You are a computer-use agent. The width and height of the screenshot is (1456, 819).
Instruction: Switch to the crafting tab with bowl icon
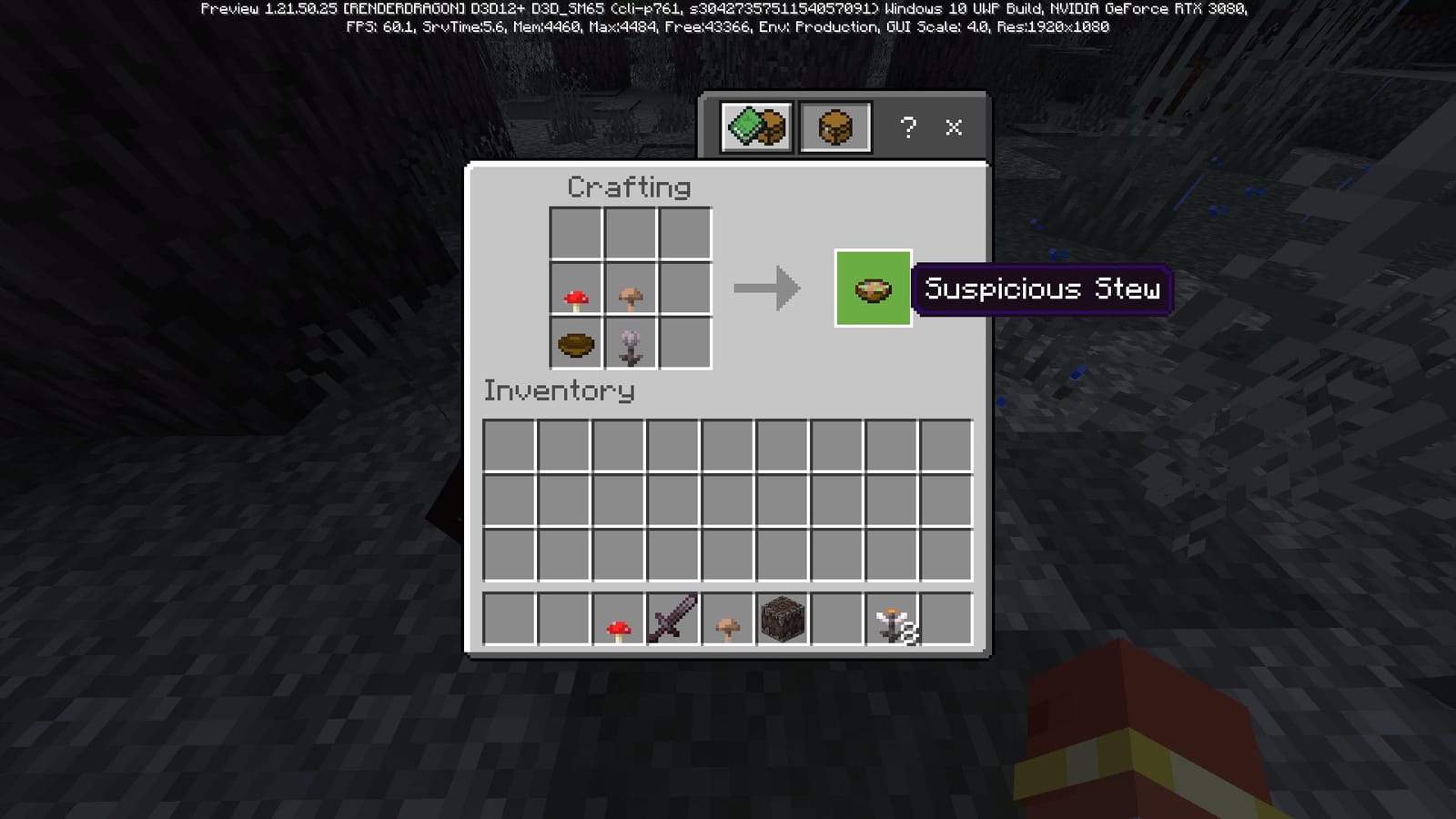click(x=834, y=127)
